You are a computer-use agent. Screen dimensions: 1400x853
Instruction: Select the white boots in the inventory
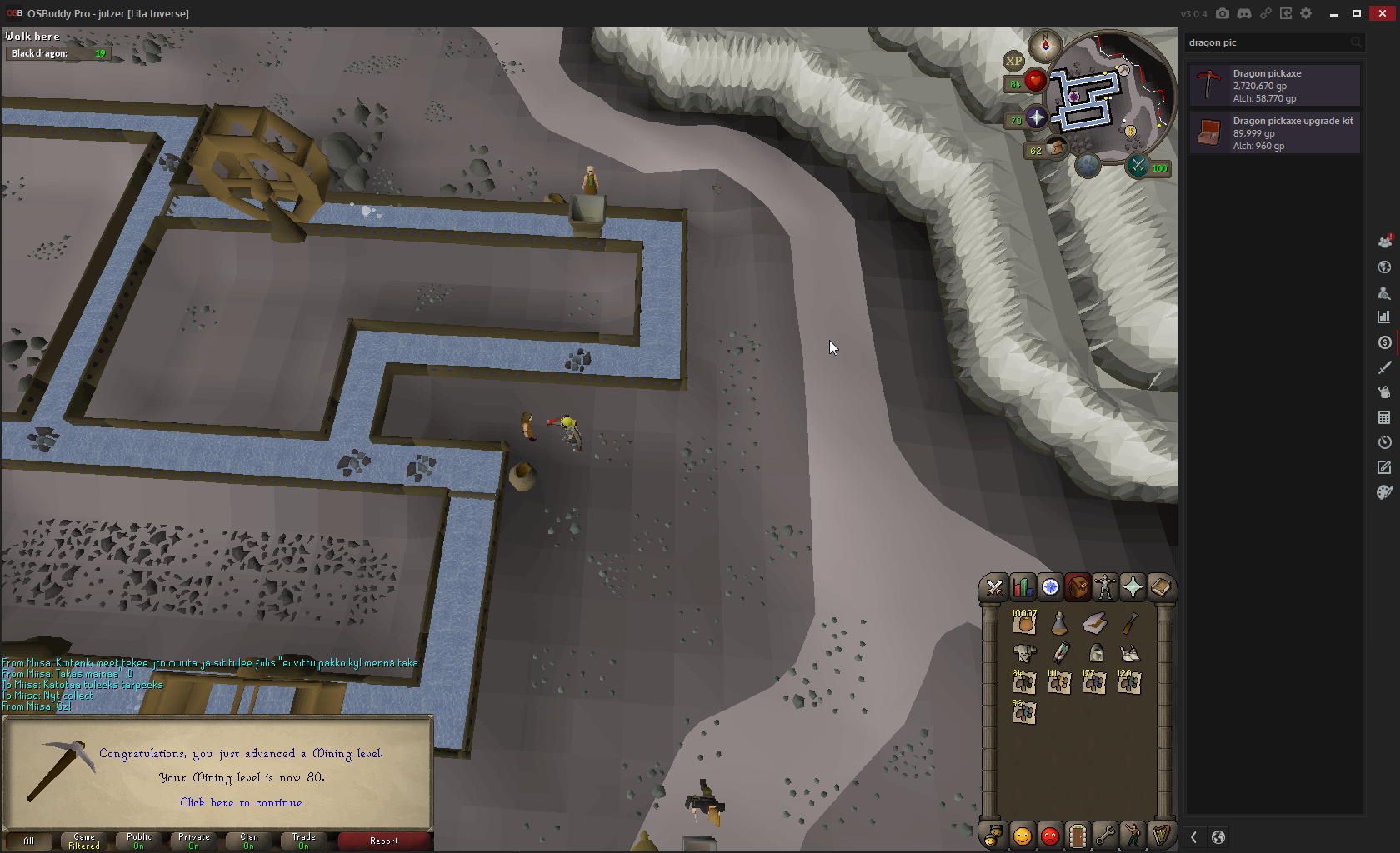tap(1129, 653)
